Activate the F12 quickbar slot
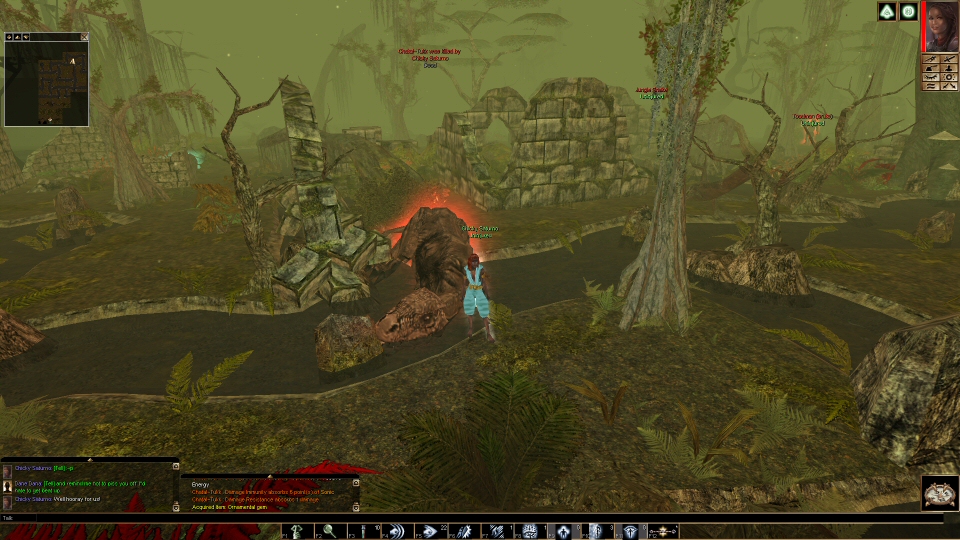This screenshot has width=960, height=540. [663, 531]
